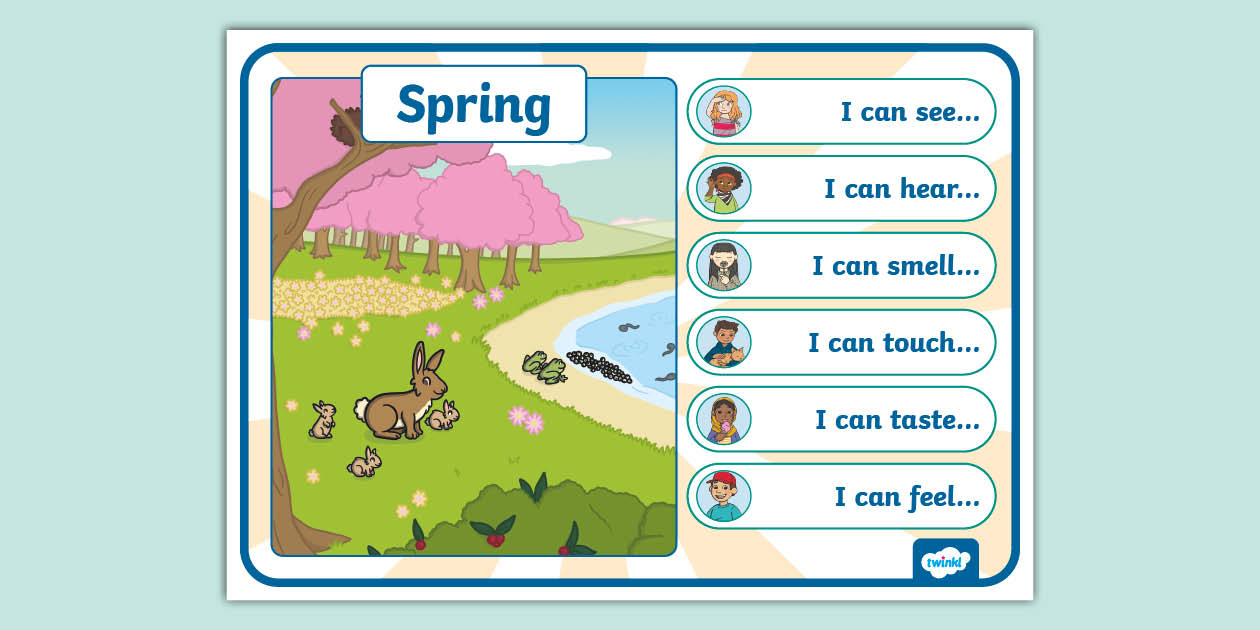Click the "I can touch..." button

point(841,342)
